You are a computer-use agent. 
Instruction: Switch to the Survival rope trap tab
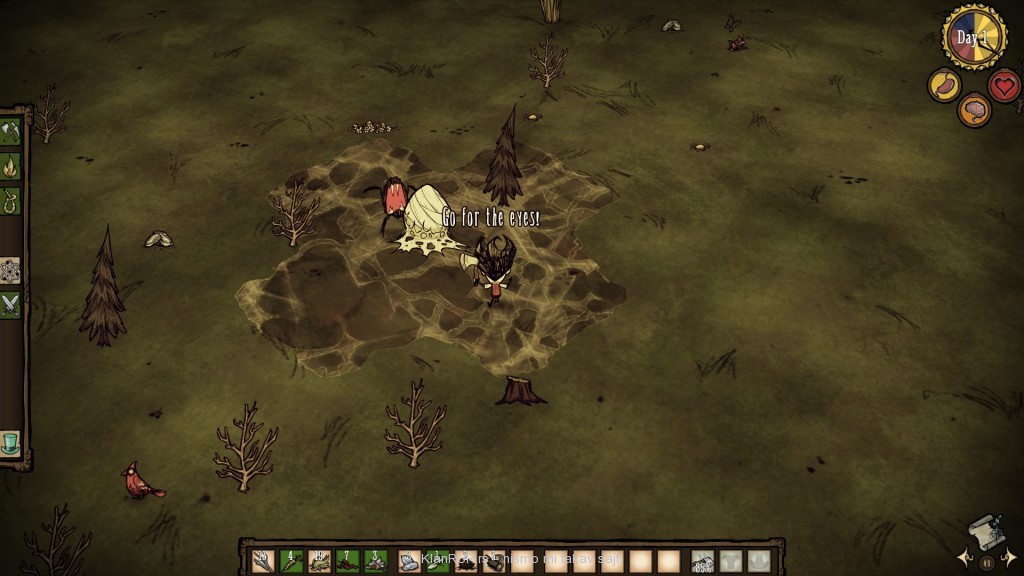(10, 200)
